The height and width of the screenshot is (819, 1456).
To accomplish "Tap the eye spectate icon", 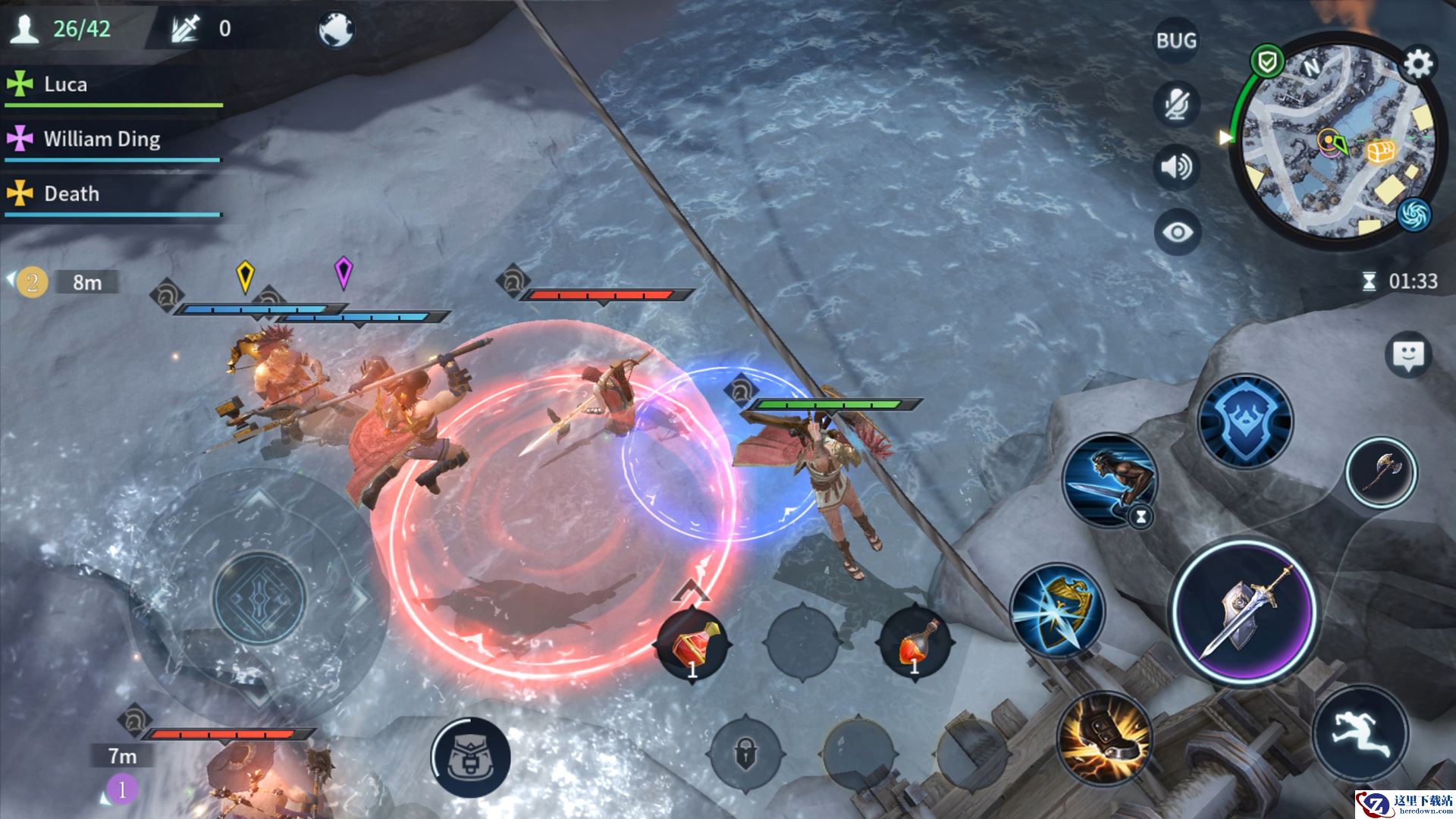I will (1176, 232).
